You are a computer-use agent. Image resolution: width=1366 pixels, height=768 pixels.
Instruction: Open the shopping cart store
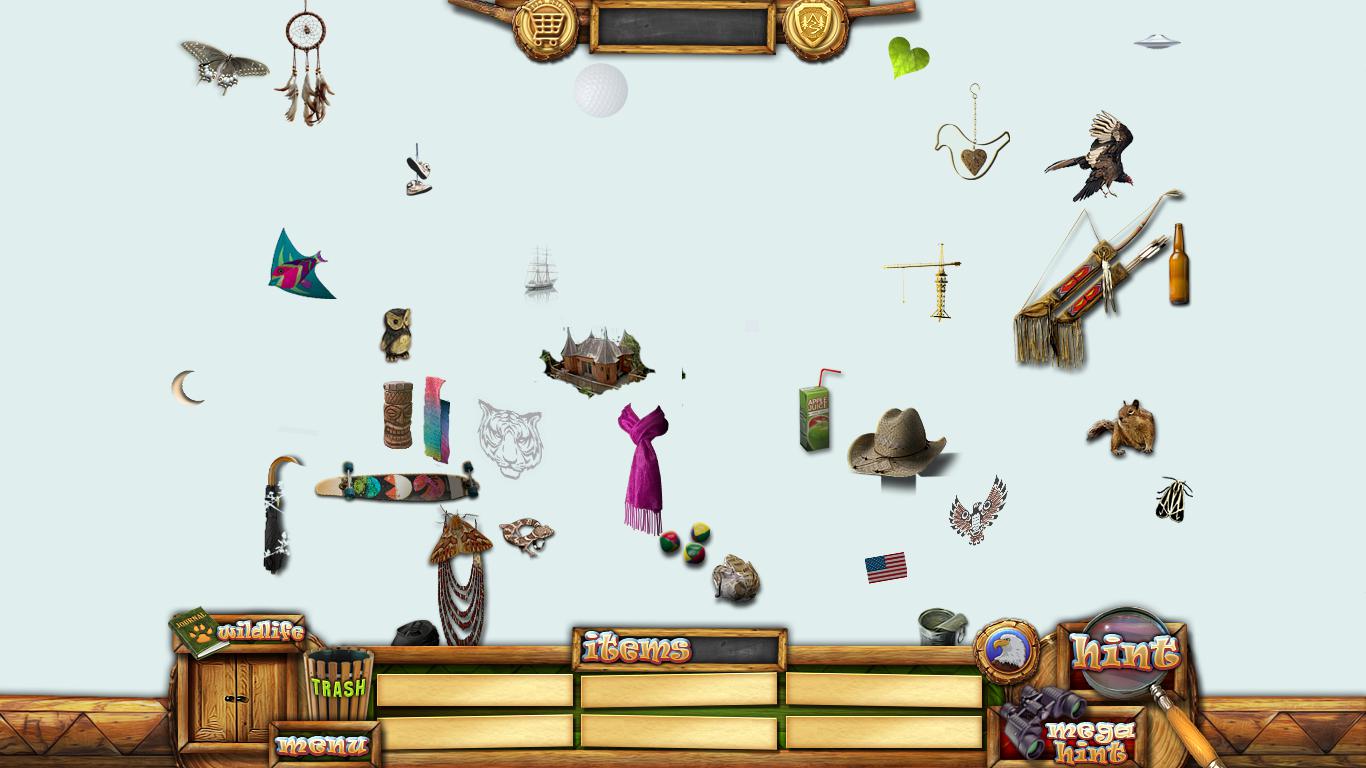545,29
